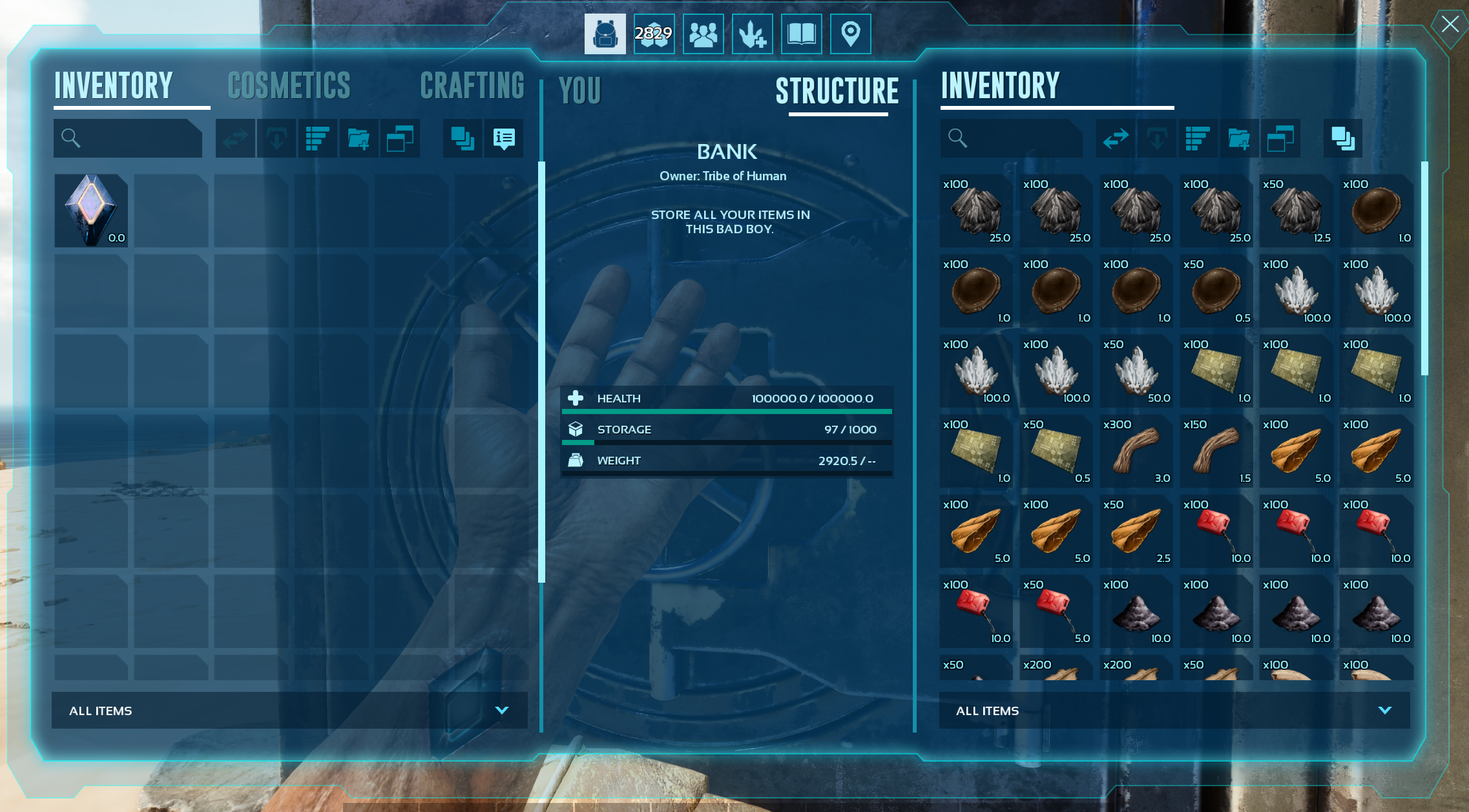This screenshot has width=1469, height=812.
Task: Click the bank new-folder button
Action: (1239, 138)
